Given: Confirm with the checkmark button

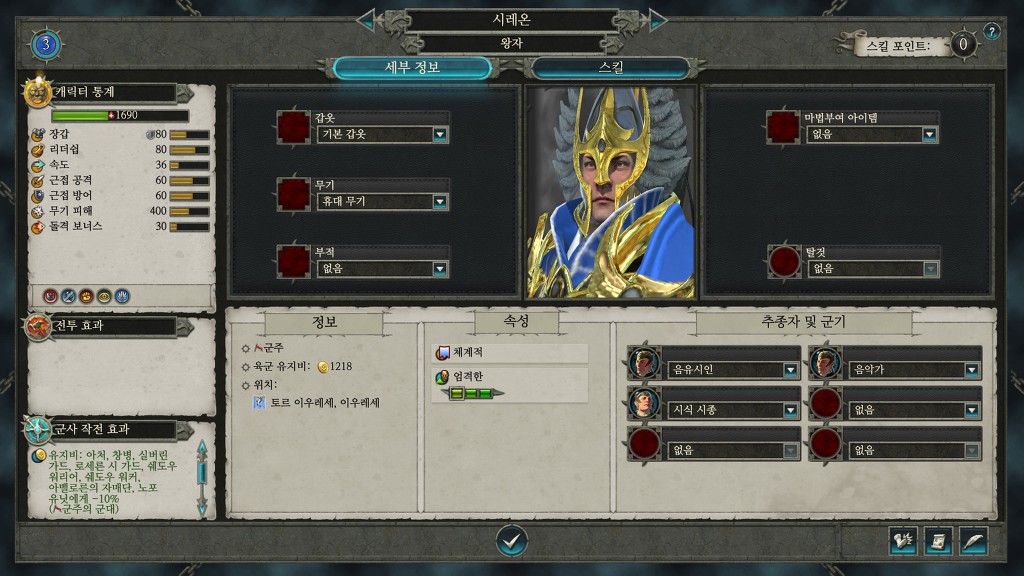Looking at the screenshot, I should click(511, 541).
